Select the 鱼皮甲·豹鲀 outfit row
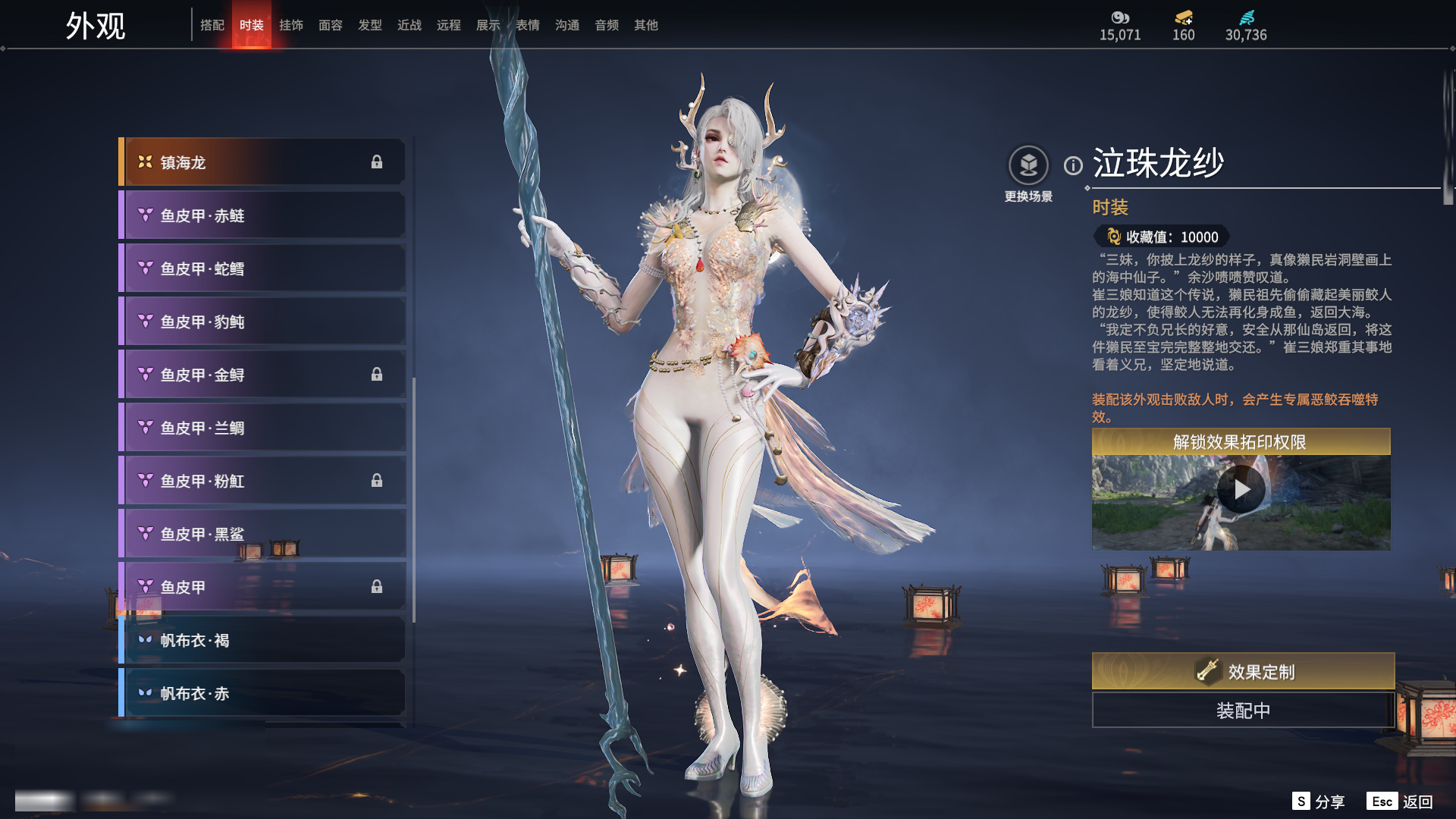Viewport: 1456px width, 819px height. coord(262,322)
